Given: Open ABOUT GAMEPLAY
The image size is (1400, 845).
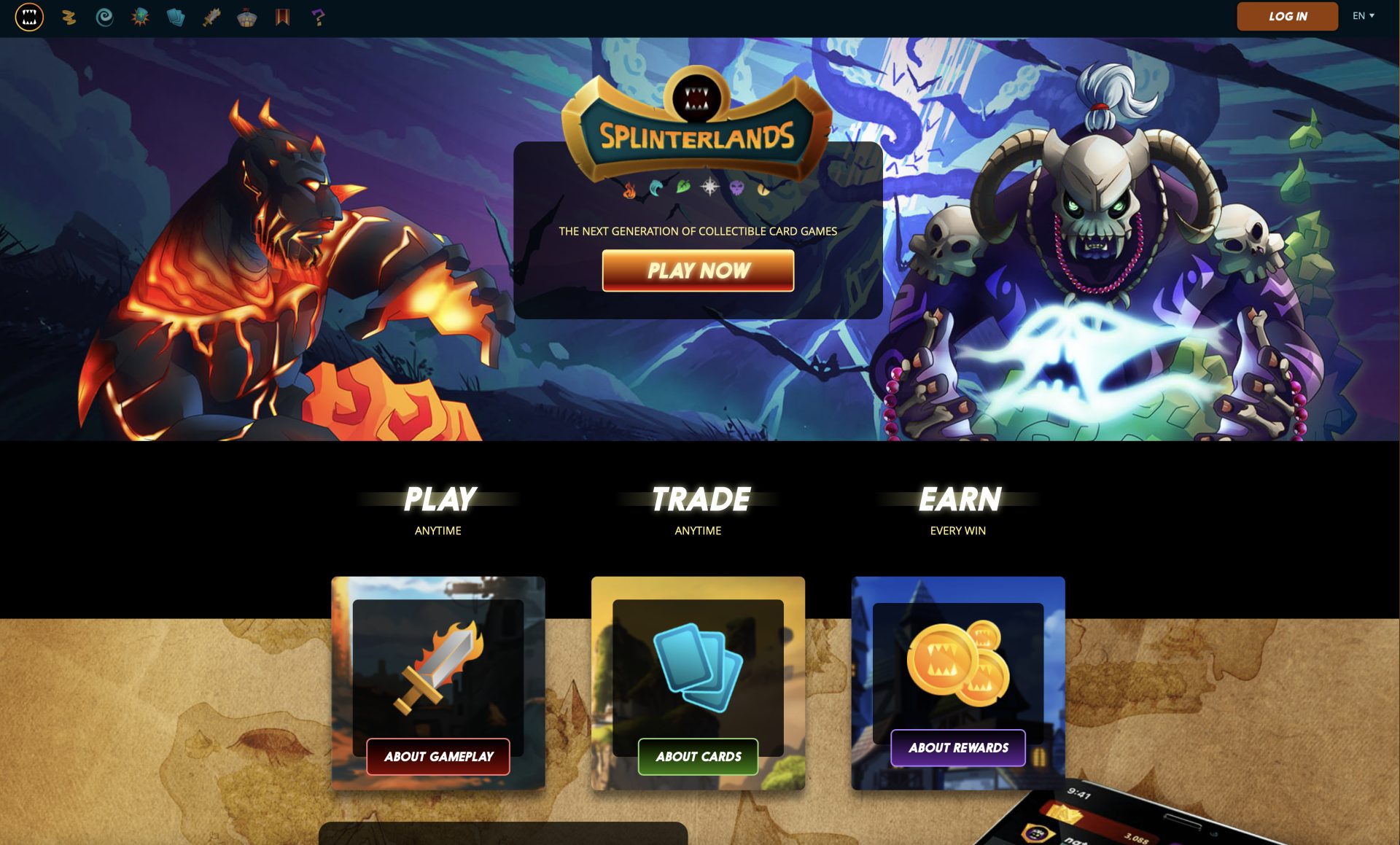Looking at the screenshot, I should pos(438,757).
